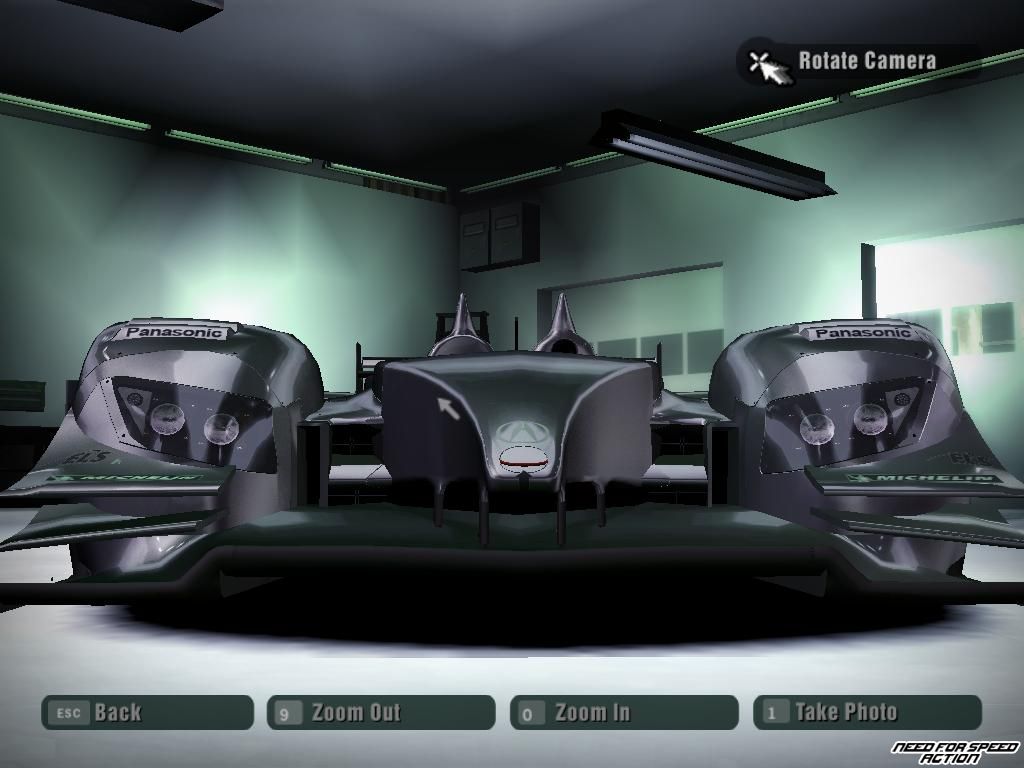Take a photo of the car

pos(866,713)
